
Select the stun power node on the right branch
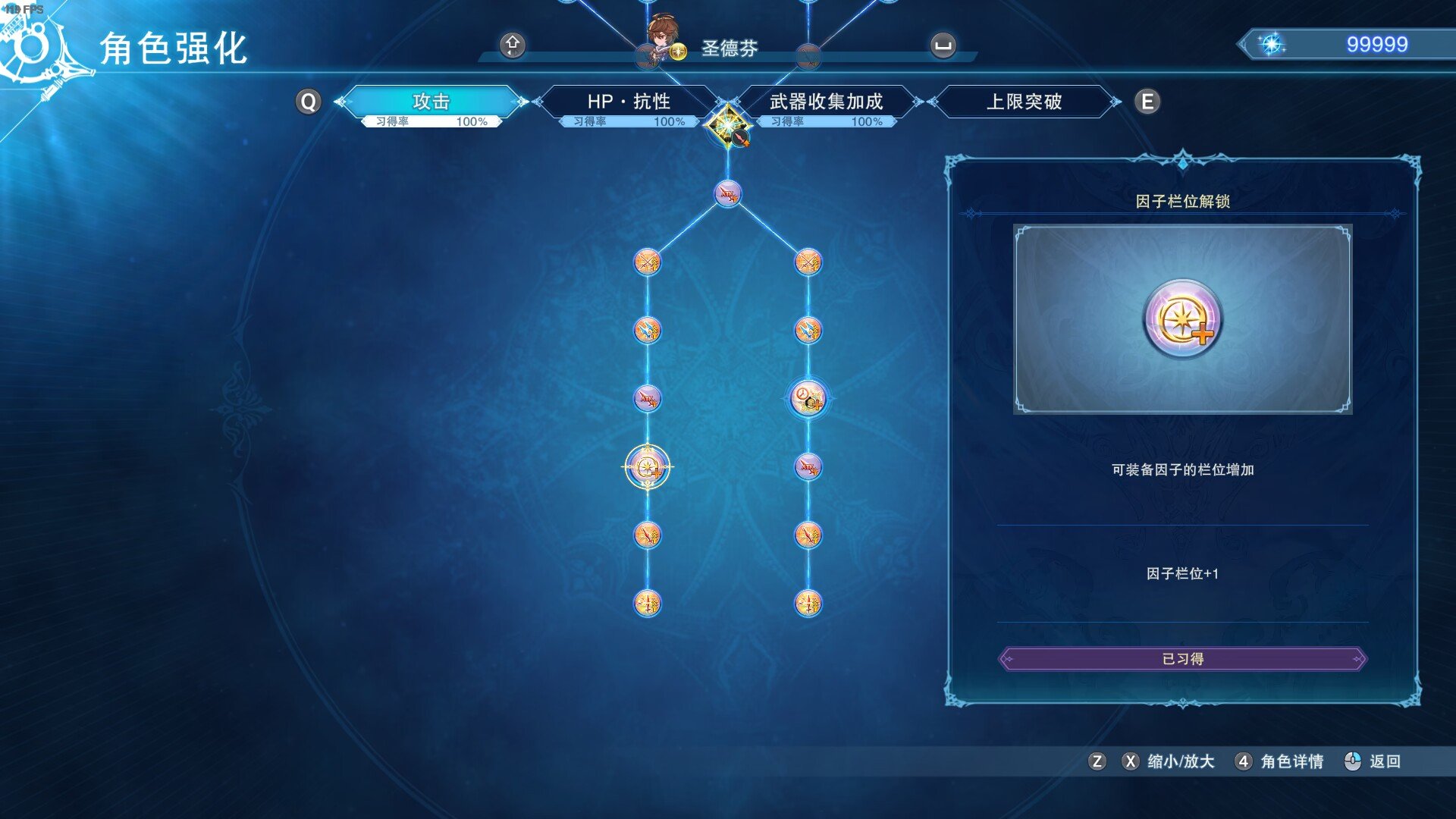tap(808, 397)
